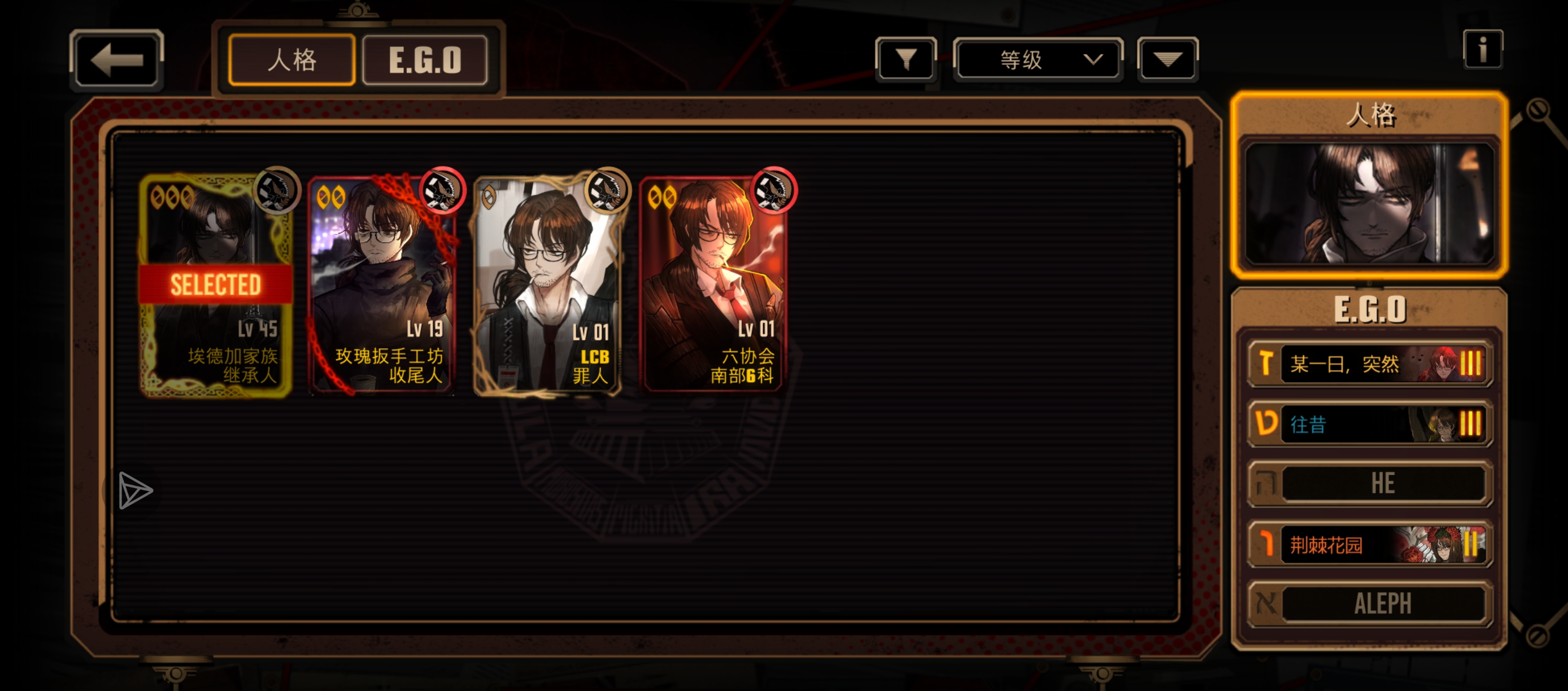Open the equipped 人格 portrait panel
The width and height of the screenshot is (1568, 691).
point(1370,204)
